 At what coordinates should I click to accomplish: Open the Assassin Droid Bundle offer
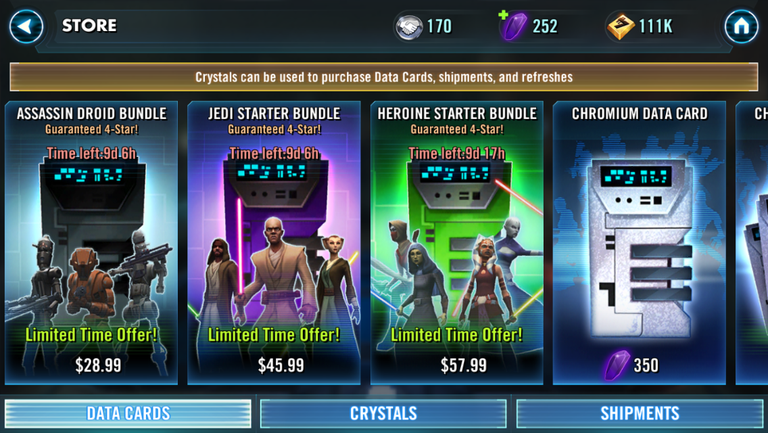pos(91,242)
